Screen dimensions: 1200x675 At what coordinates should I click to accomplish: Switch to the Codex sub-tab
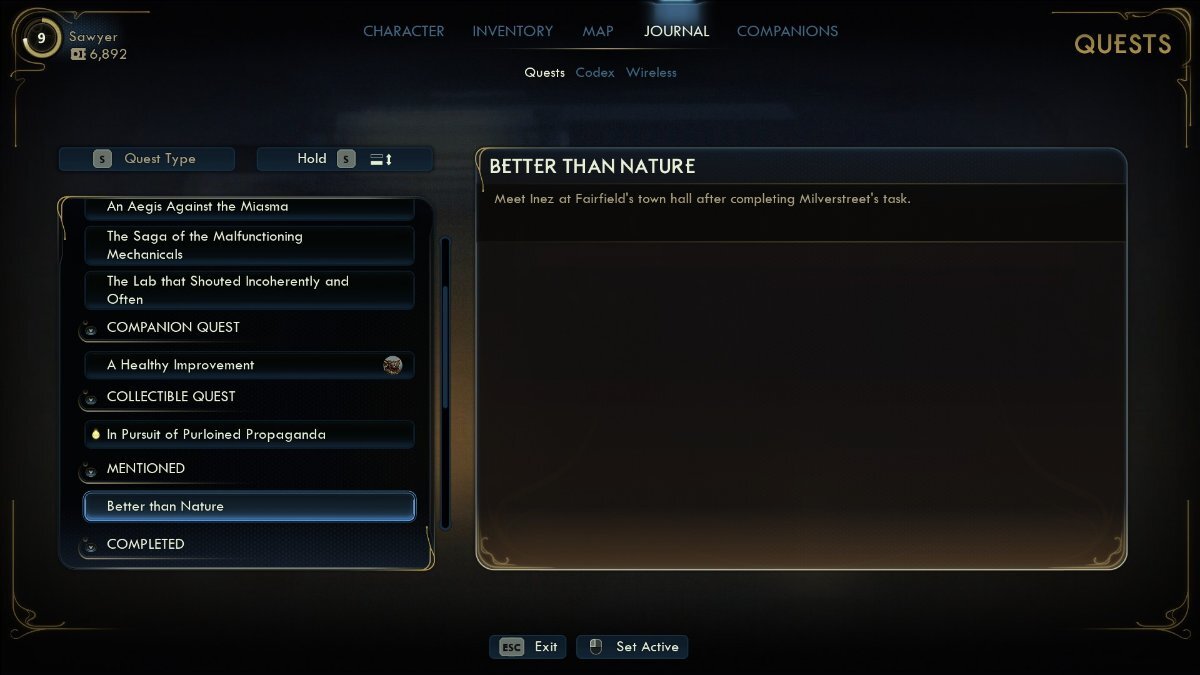[595, 72]
